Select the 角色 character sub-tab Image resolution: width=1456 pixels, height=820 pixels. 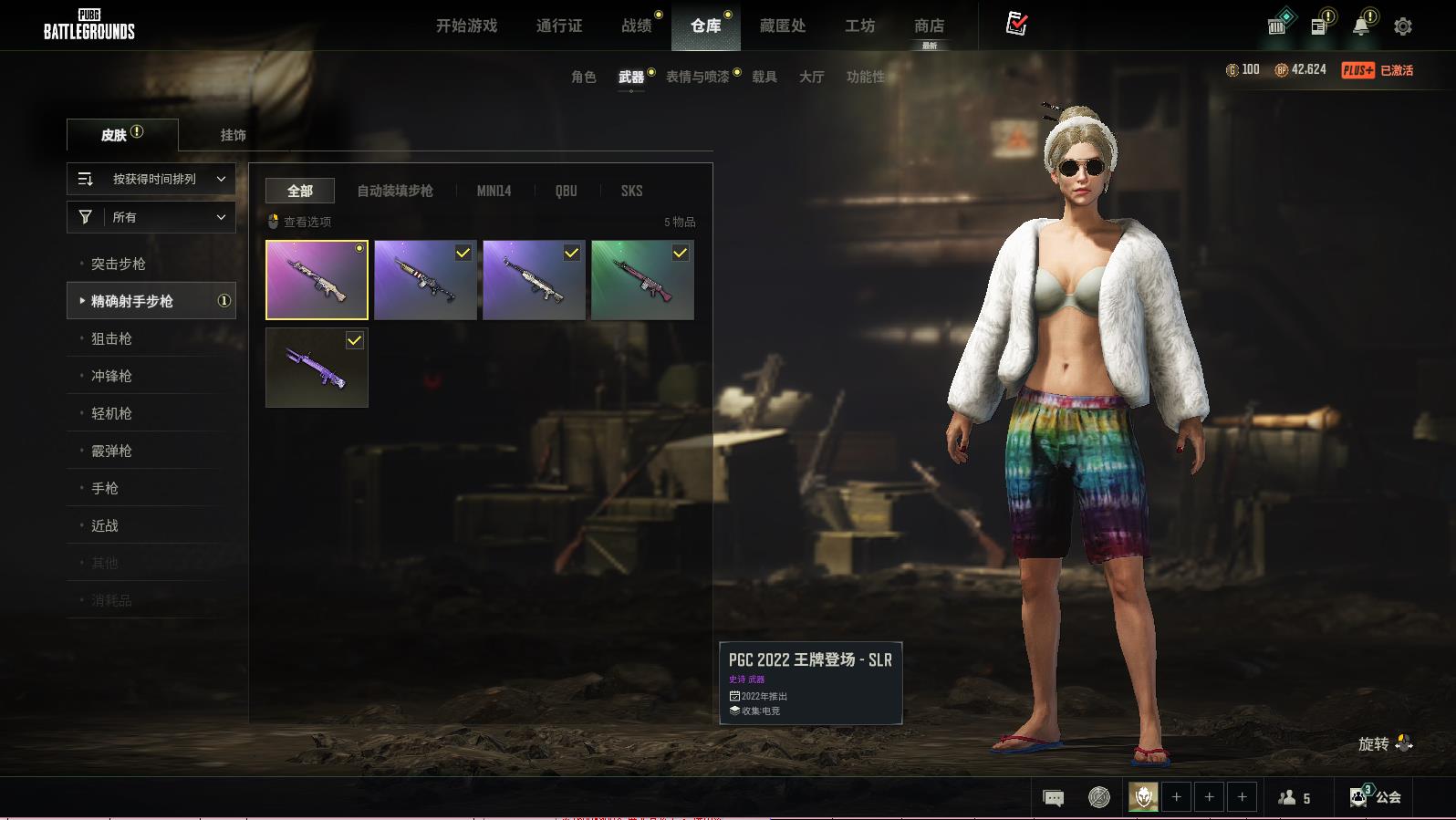click(x=583, y=77)
